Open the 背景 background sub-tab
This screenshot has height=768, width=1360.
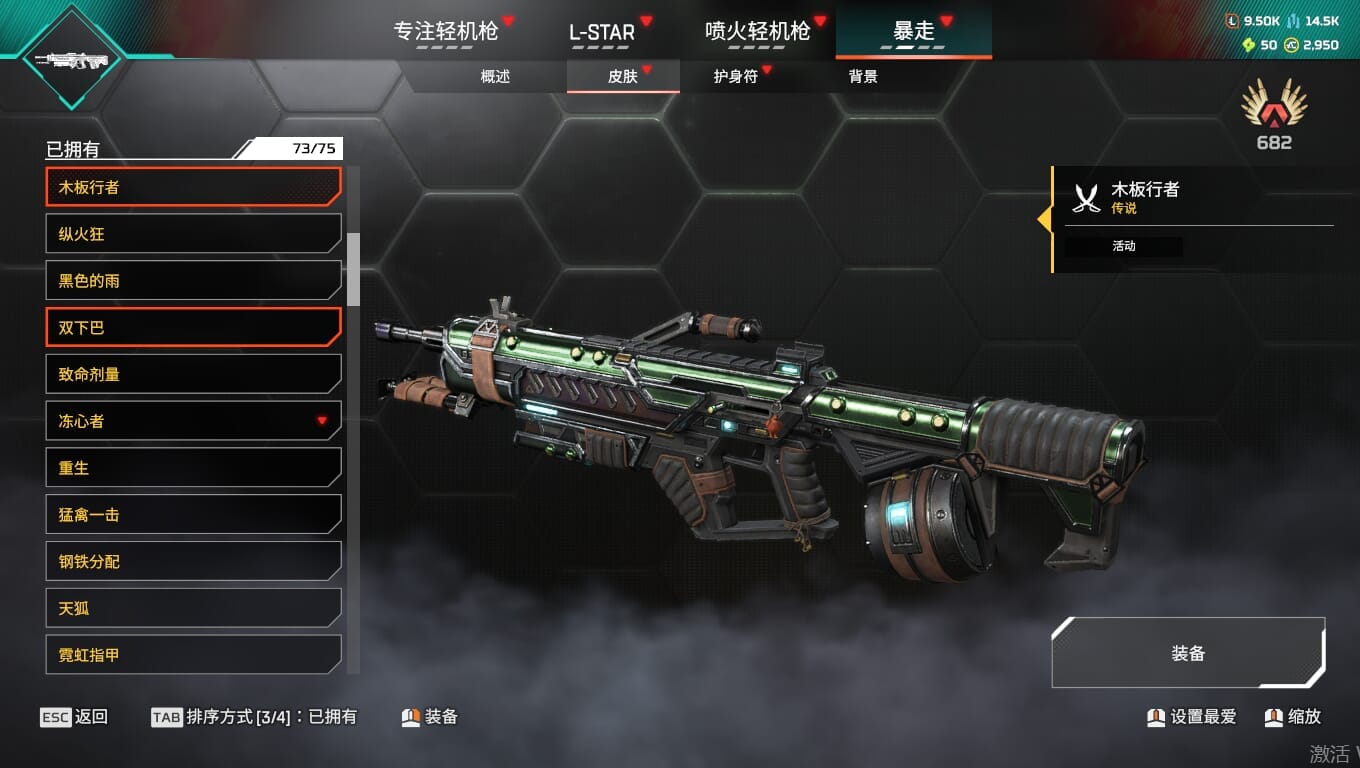click(x=863, y=76)
